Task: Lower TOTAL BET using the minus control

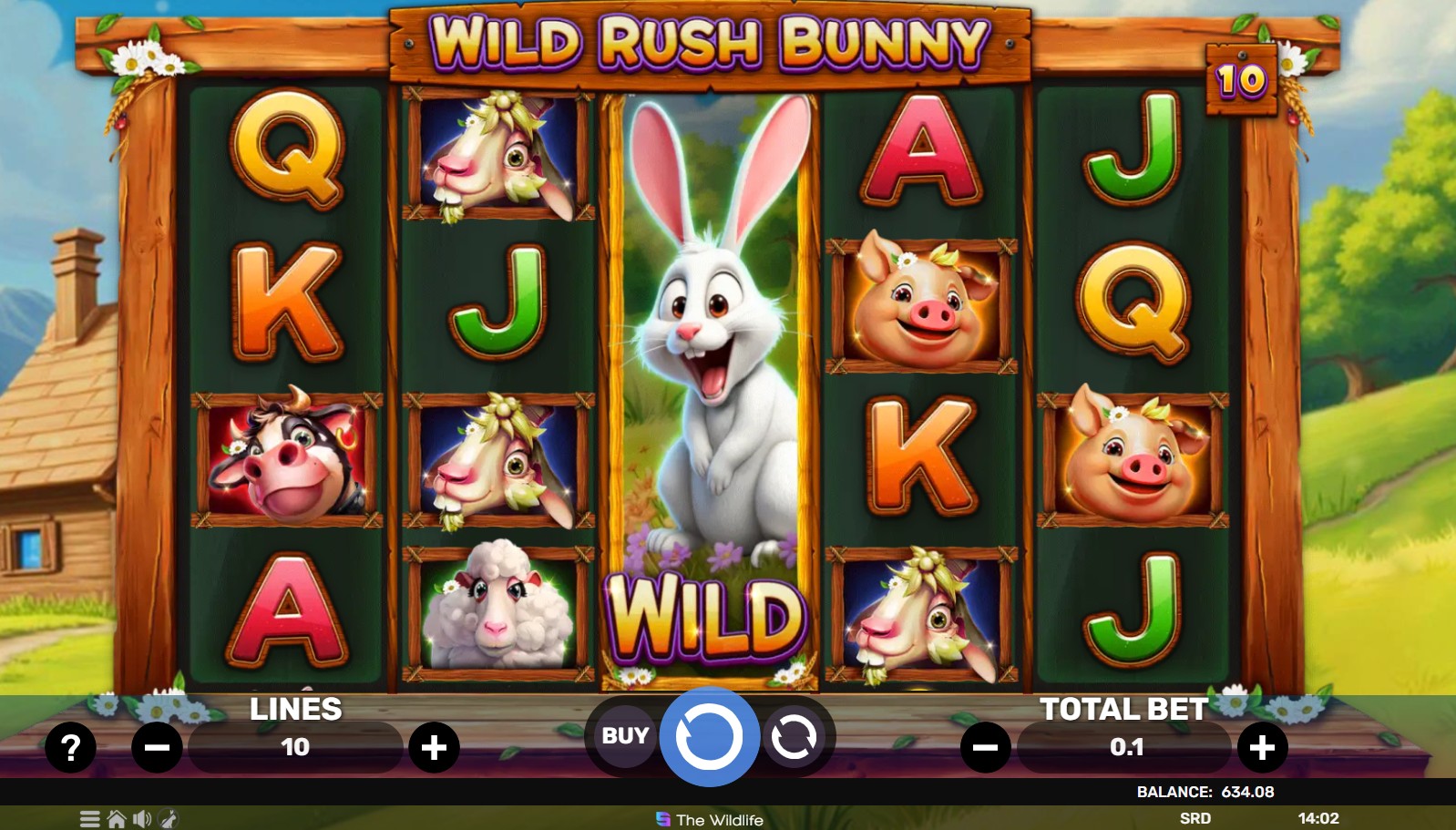Action: coord(985,747)
